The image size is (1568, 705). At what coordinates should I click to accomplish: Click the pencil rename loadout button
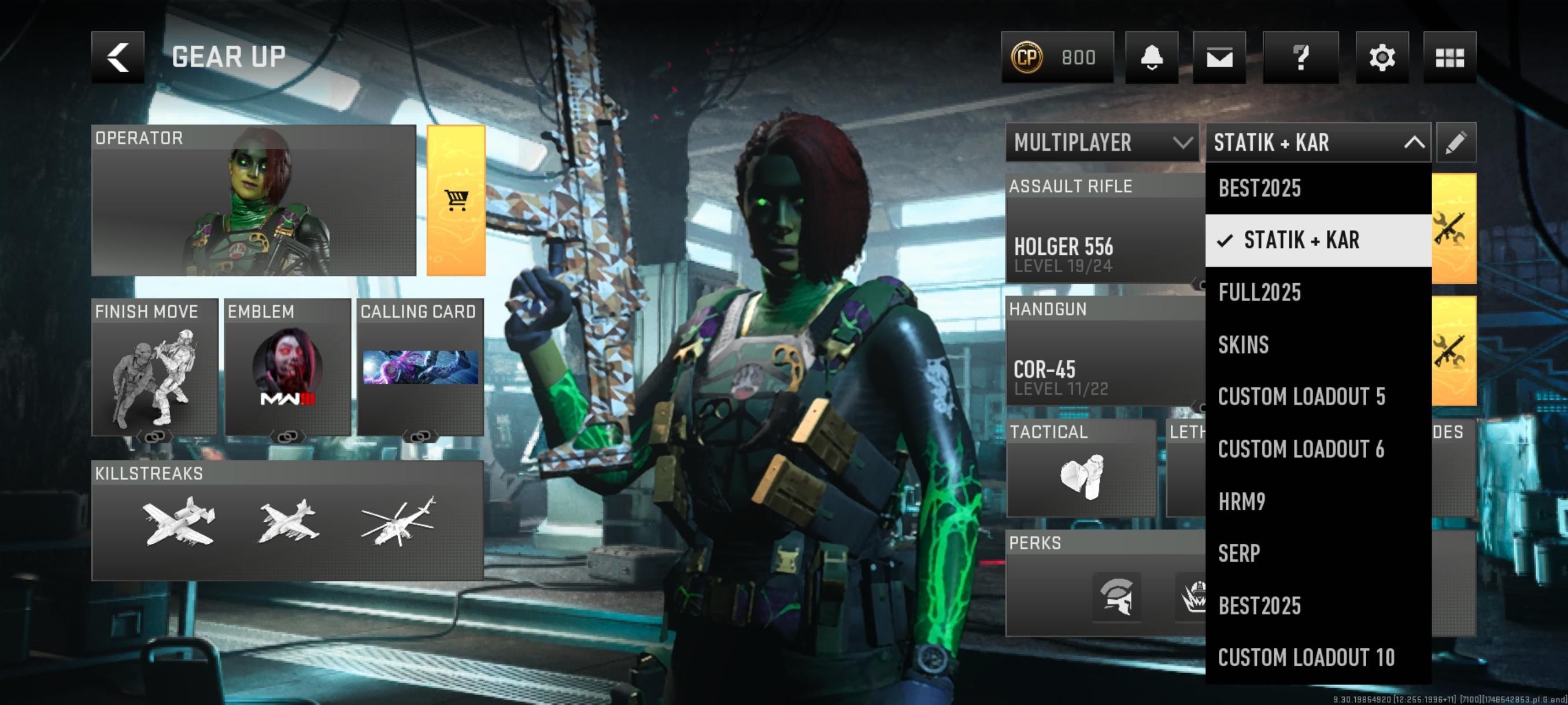pyautogui.click(x=1455, y=142)
